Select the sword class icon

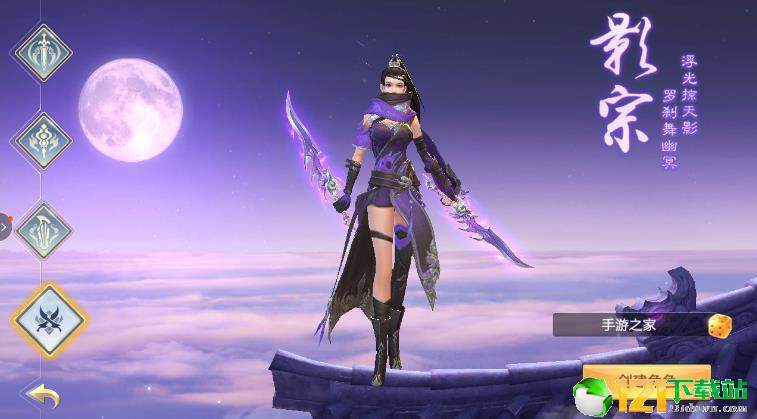[42, 50]
